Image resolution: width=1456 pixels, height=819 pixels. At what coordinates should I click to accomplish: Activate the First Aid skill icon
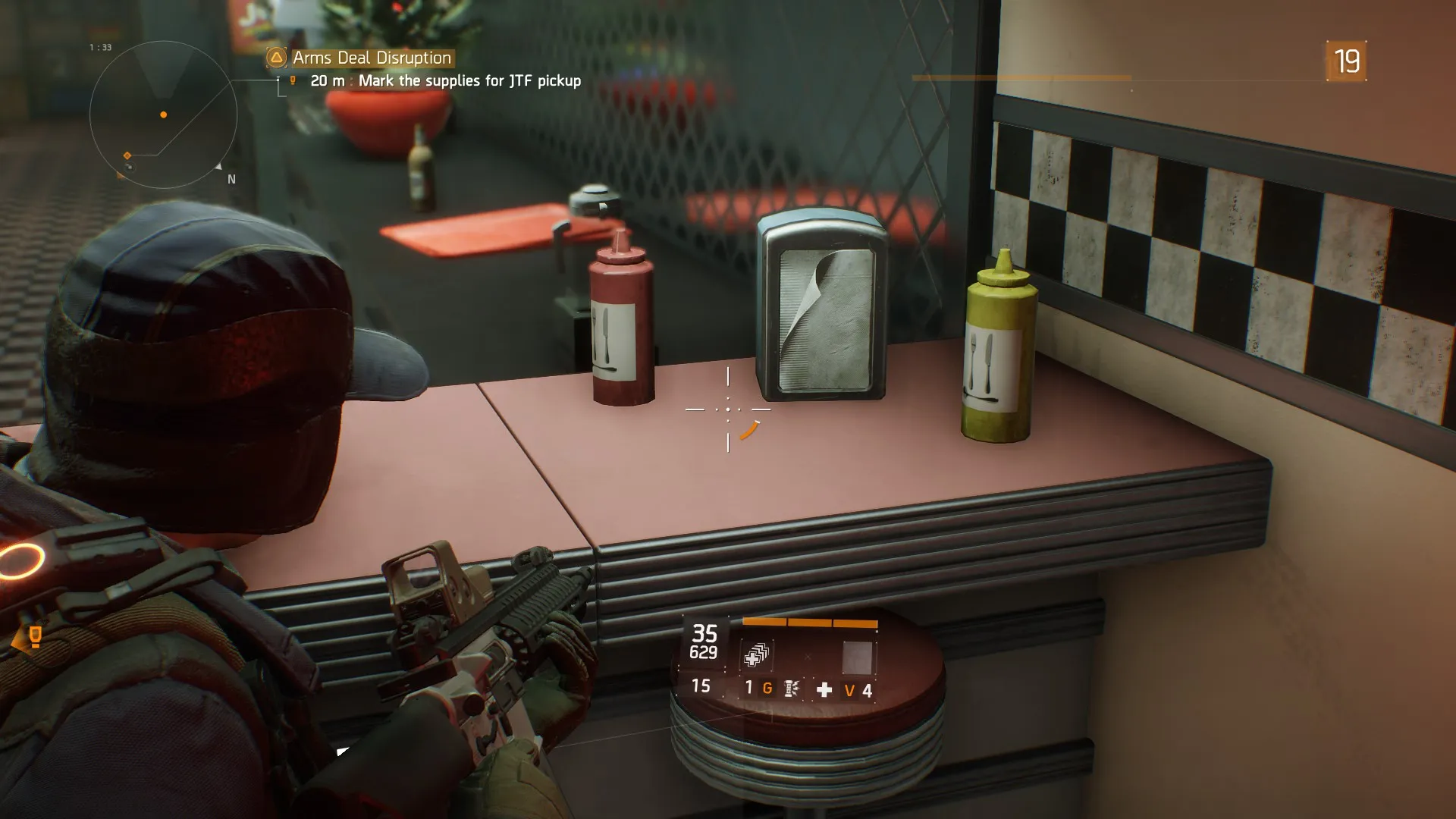click(755, 655)
